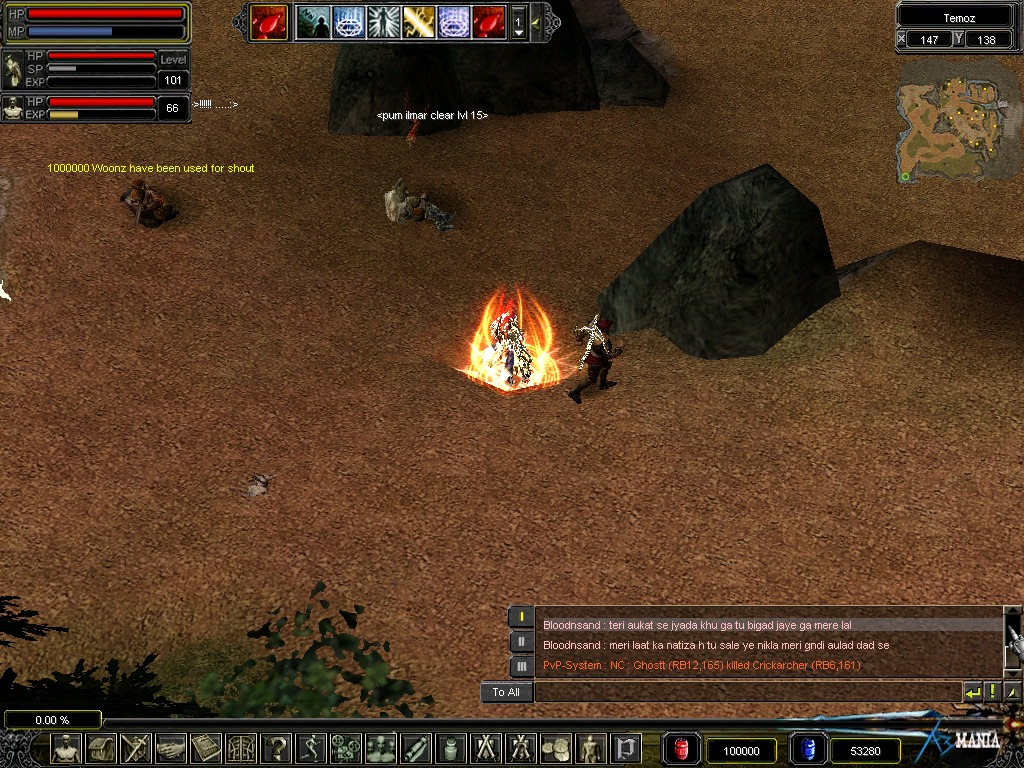This screenshot has width=1024, height=768.
Task: Use the dark silhouette skill icon
Action: point(313,22)
